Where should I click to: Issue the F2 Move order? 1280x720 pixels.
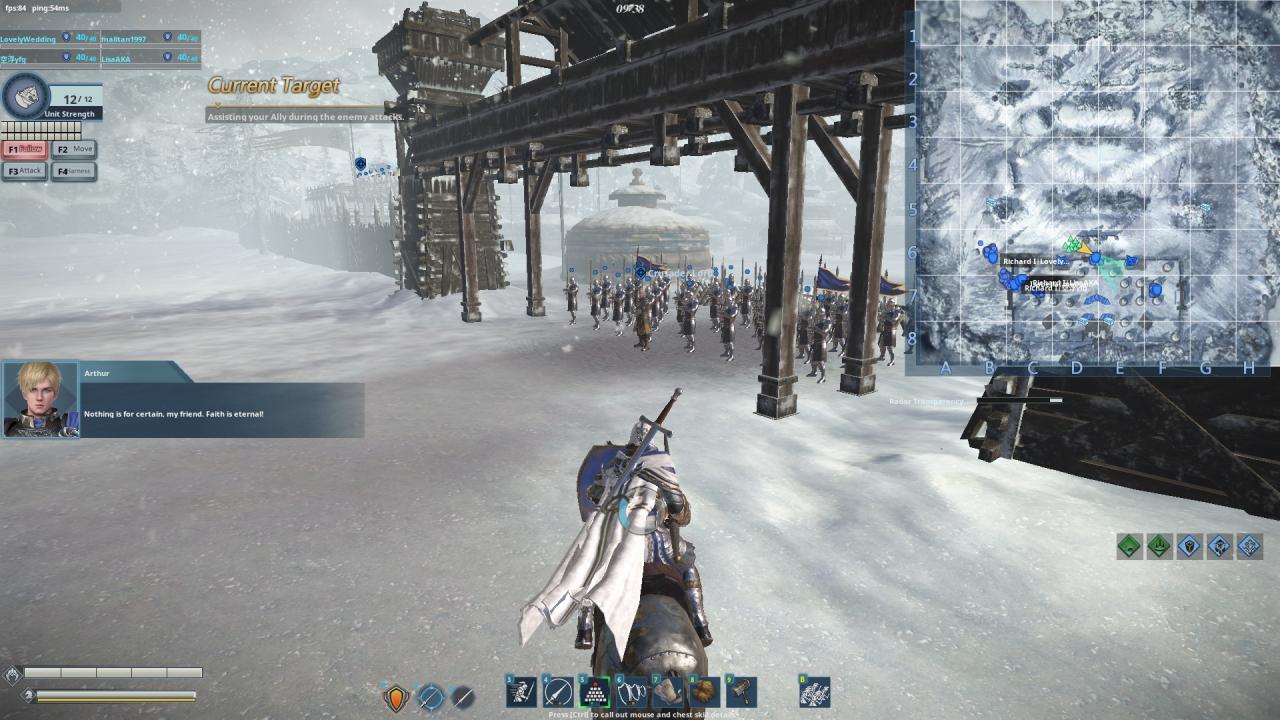[74, 149]
